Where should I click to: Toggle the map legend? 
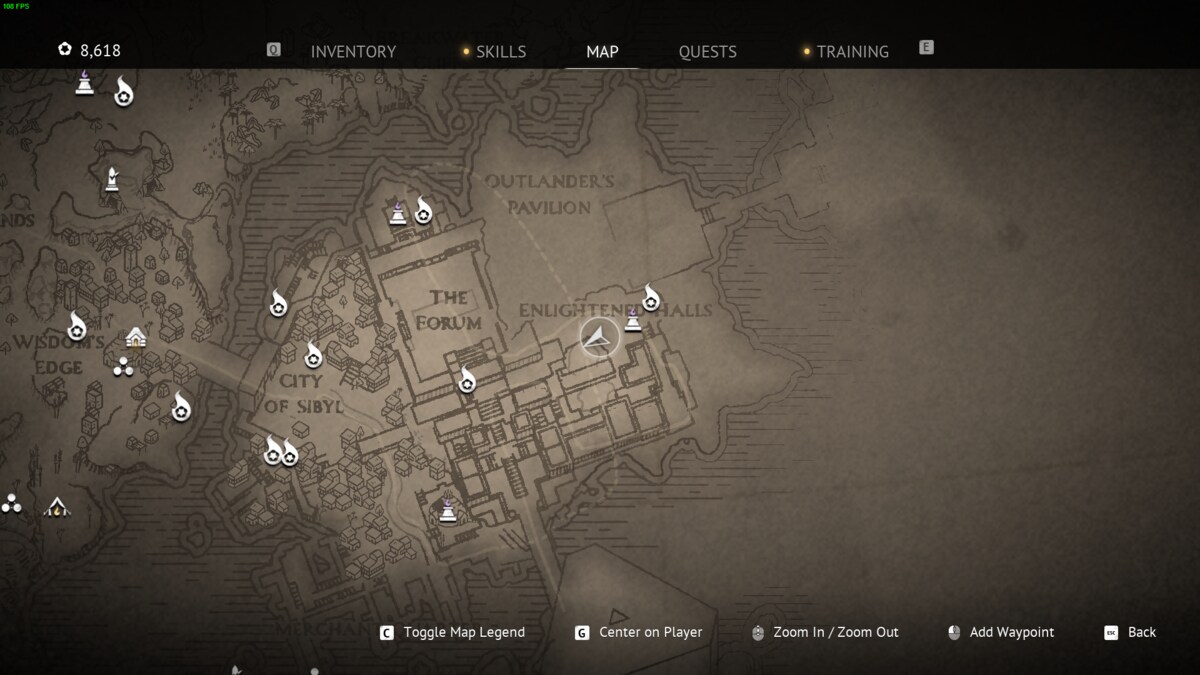463,632
